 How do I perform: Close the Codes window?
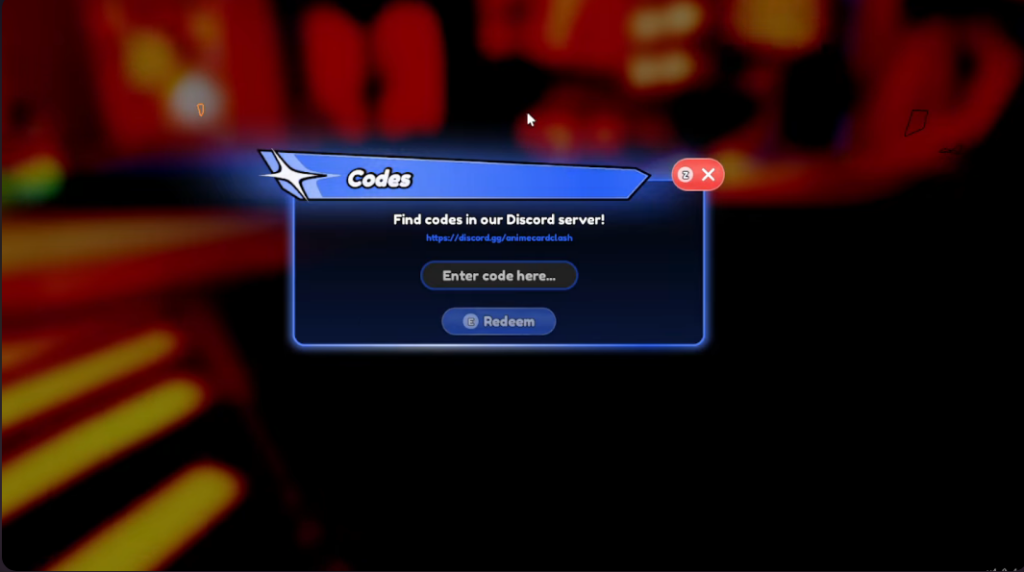pyautogui.click(x=708, y=175)
